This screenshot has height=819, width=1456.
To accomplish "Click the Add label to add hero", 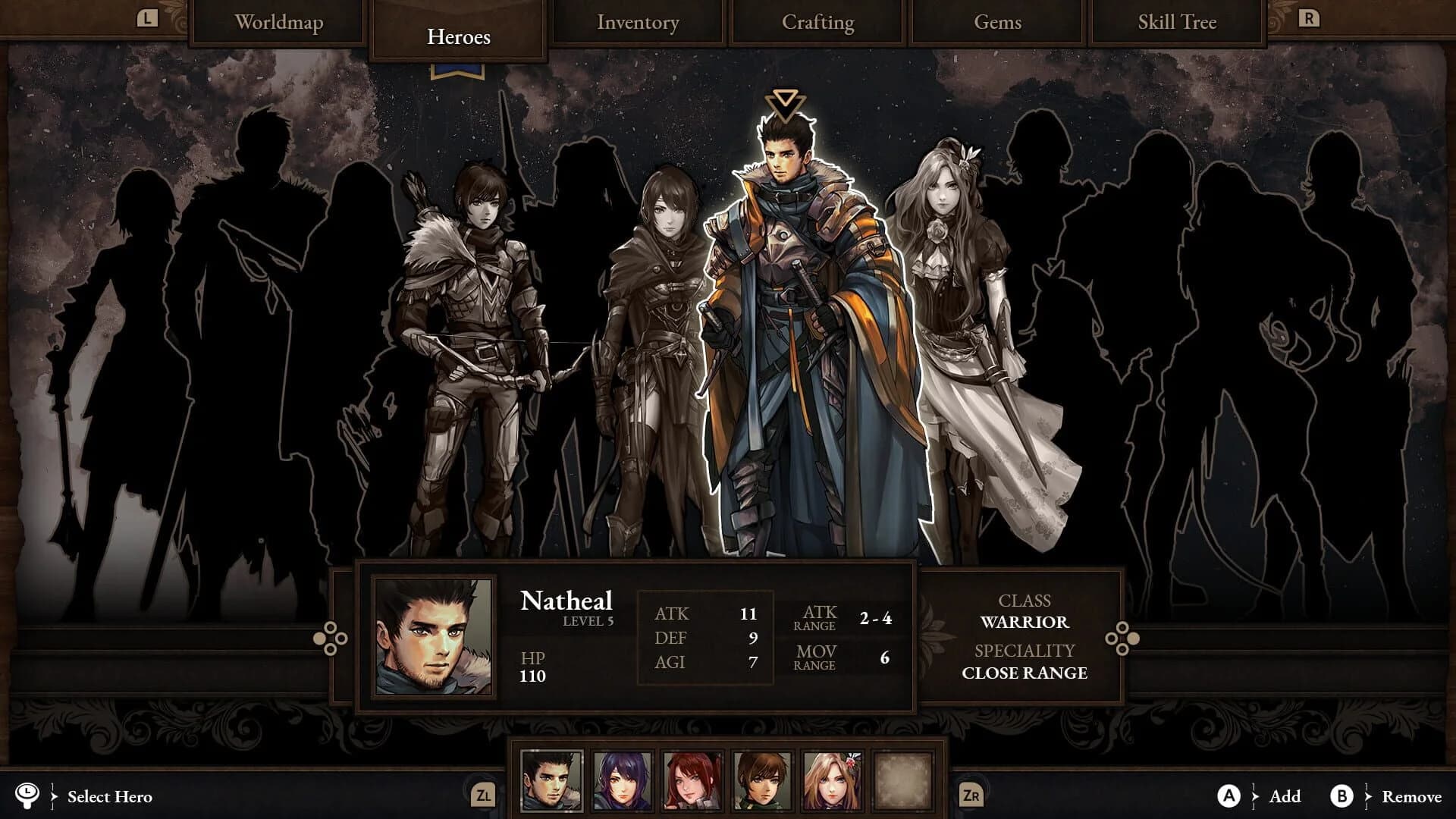I will (x=1283, y=797).
